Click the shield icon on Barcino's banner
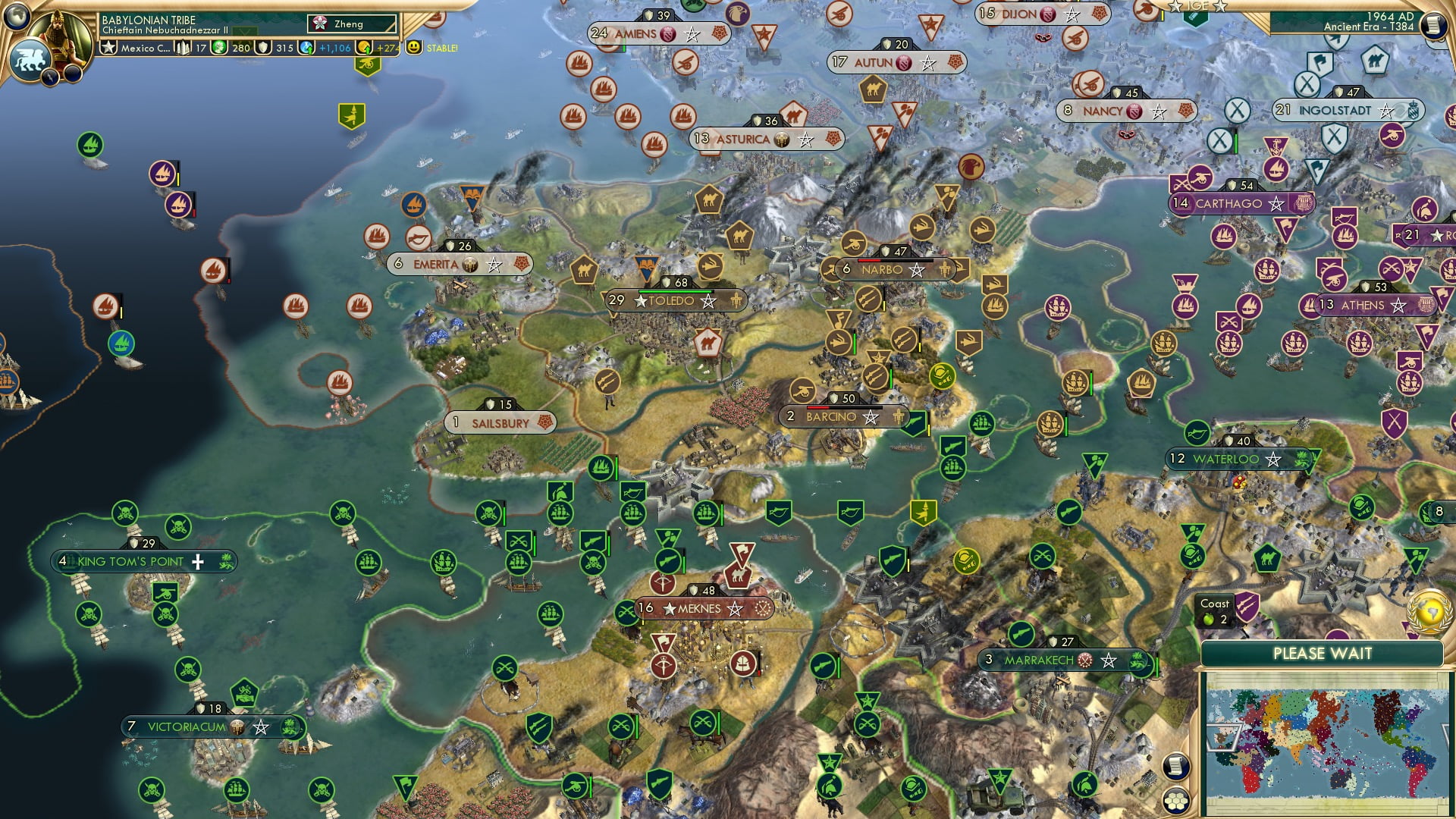 [x=832, y=397]
